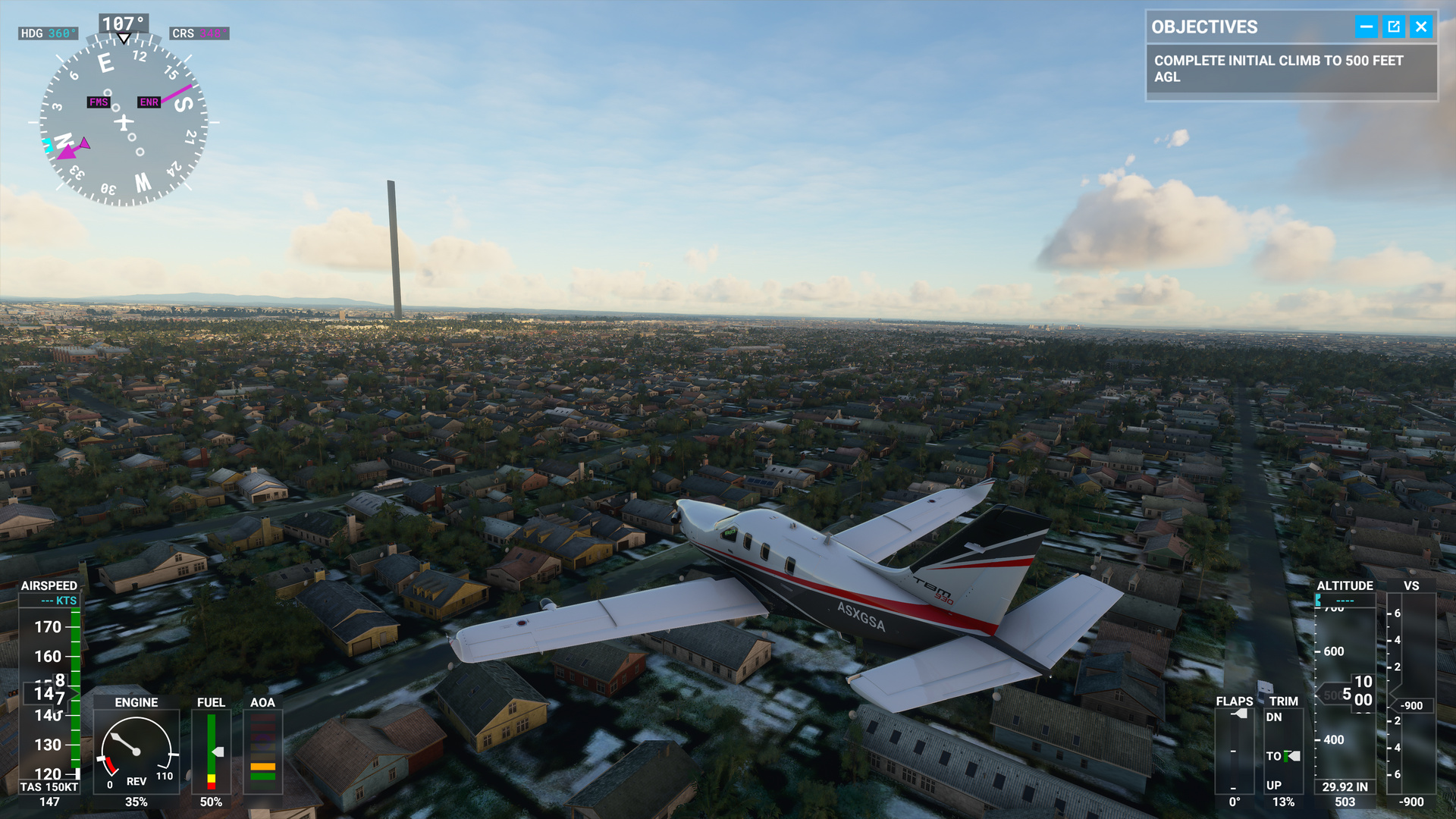Toggle the ENR annunciator on the compass
Image resolution: width=1456 pixels, height=819 pixels.
pos(148,101)
